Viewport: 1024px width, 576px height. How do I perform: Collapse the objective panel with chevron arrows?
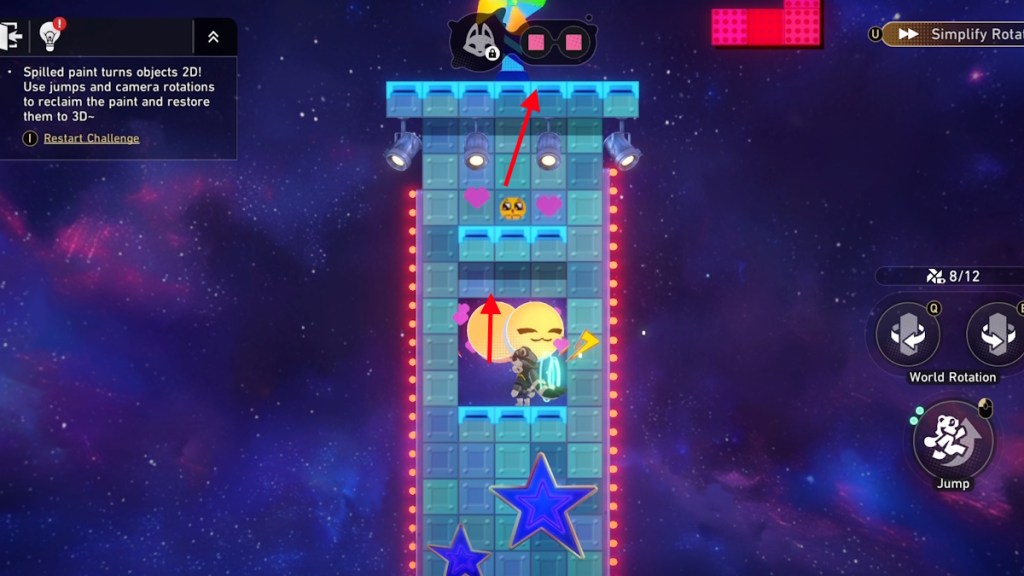point(213,37)
